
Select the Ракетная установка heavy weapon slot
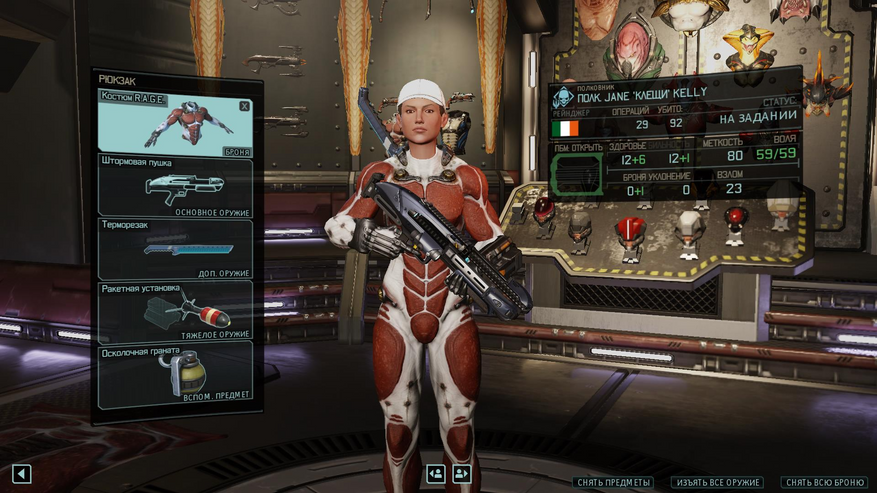tap(175, 310)
